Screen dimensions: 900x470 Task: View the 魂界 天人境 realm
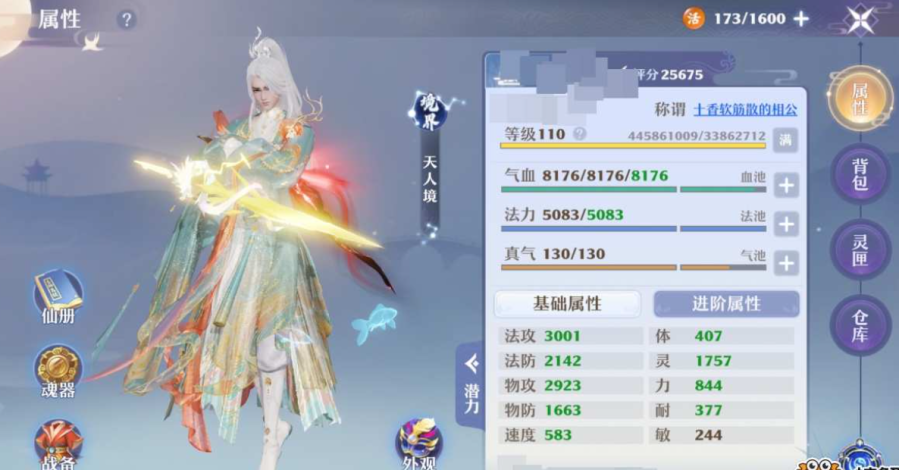point(429,148)
